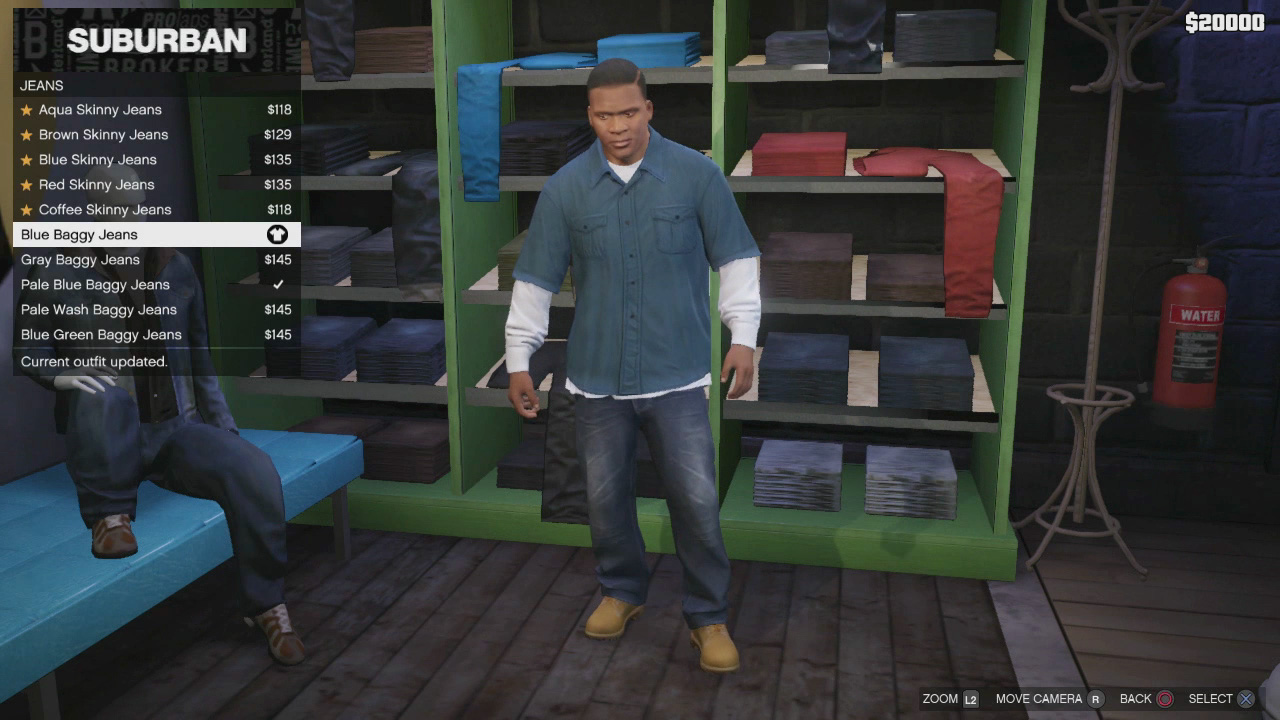The image size is (1280, 720).
Task: Pick Blue Skinny Jeans from the list
Action: pos(98,160)
